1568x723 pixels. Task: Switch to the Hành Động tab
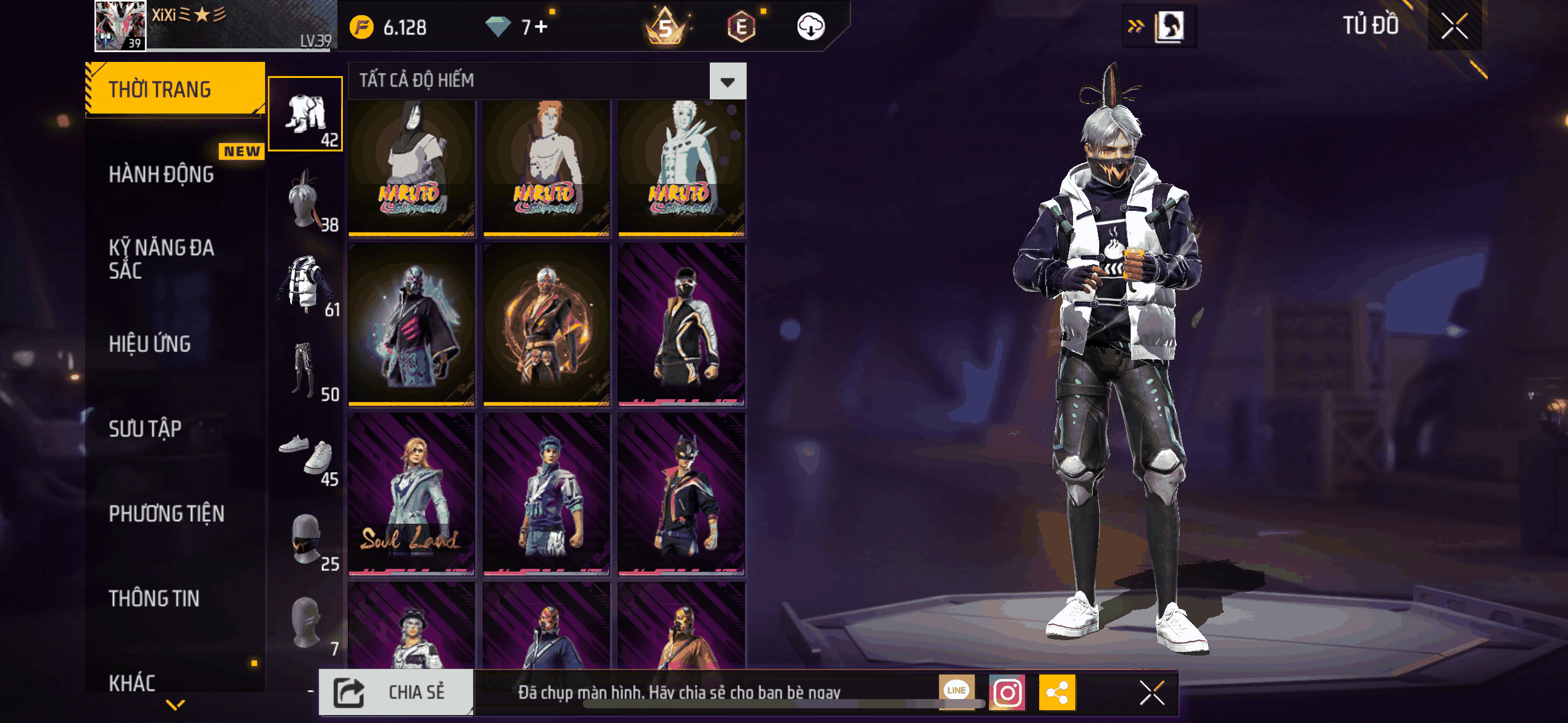[x=161, y=174]
